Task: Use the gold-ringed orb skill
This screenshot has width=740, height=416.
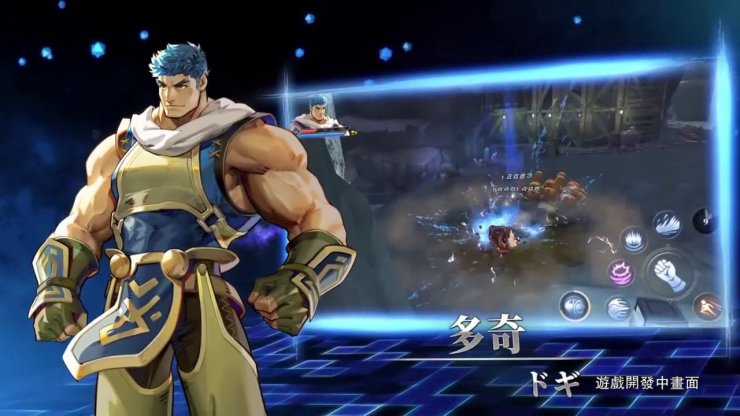Action: tap(574, 305)
